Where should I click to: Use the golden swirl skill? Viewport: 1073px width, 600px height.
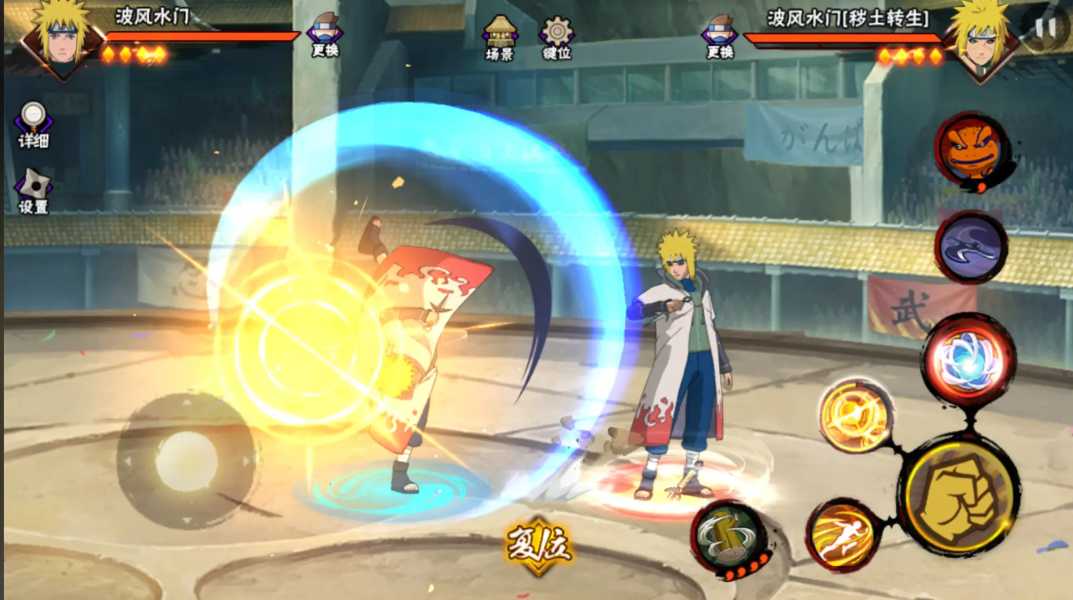(x=856, y=416)
